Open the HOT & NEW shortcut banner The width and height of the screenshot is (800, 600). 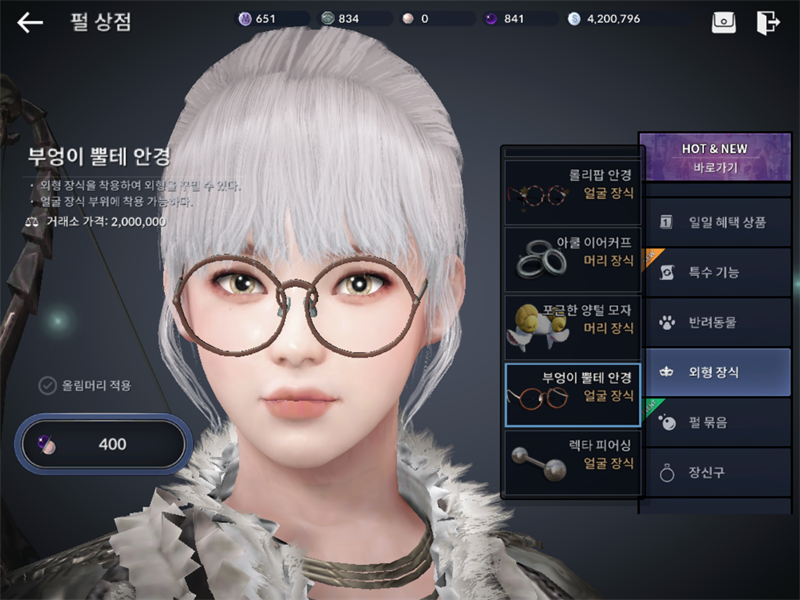pyautogui.click(x=714, y=158)
